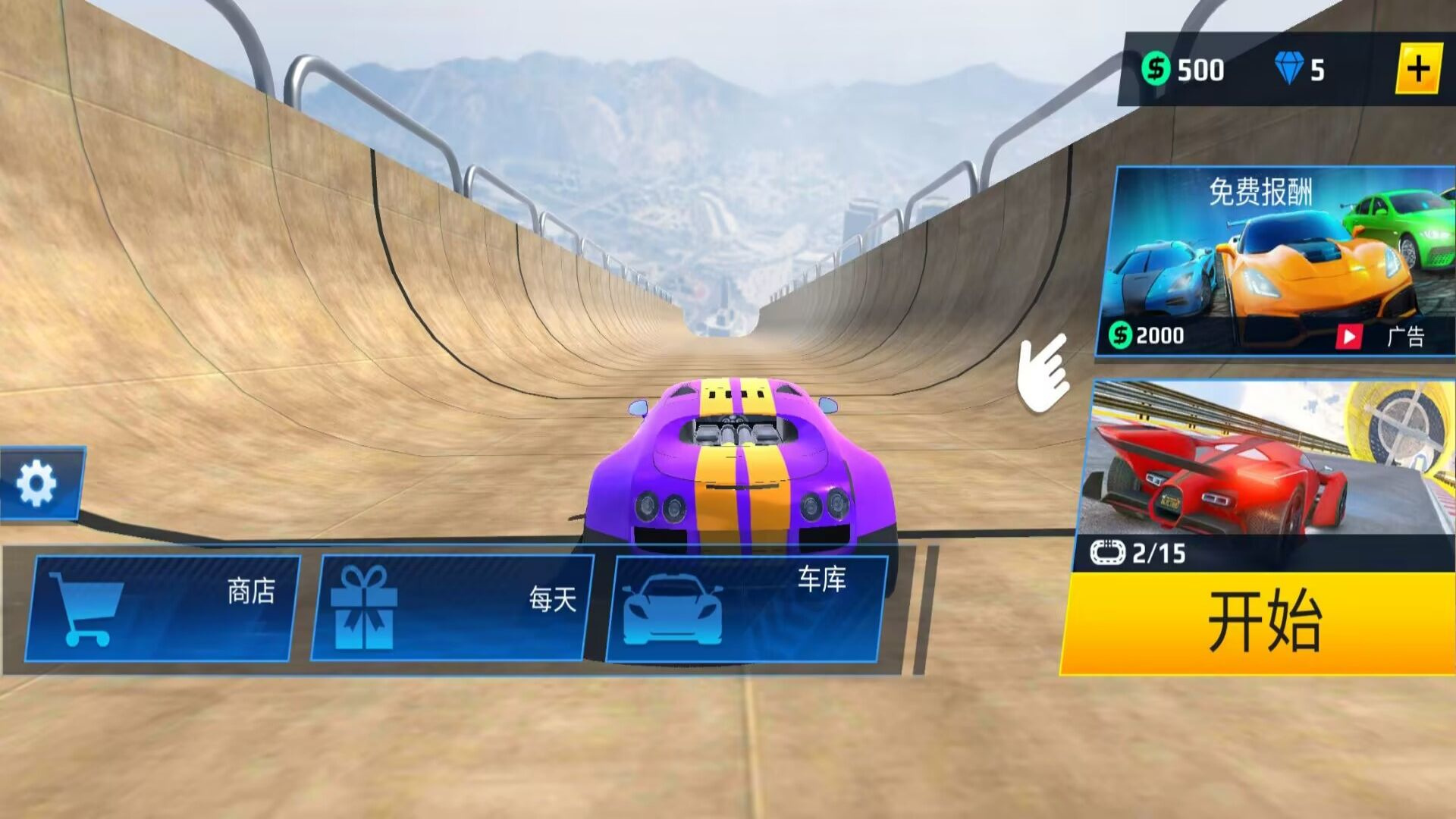Screen dimensions: 1456x819
Task: Select the red car level 2/15 panel
Action: click(x=1268, y=474)
